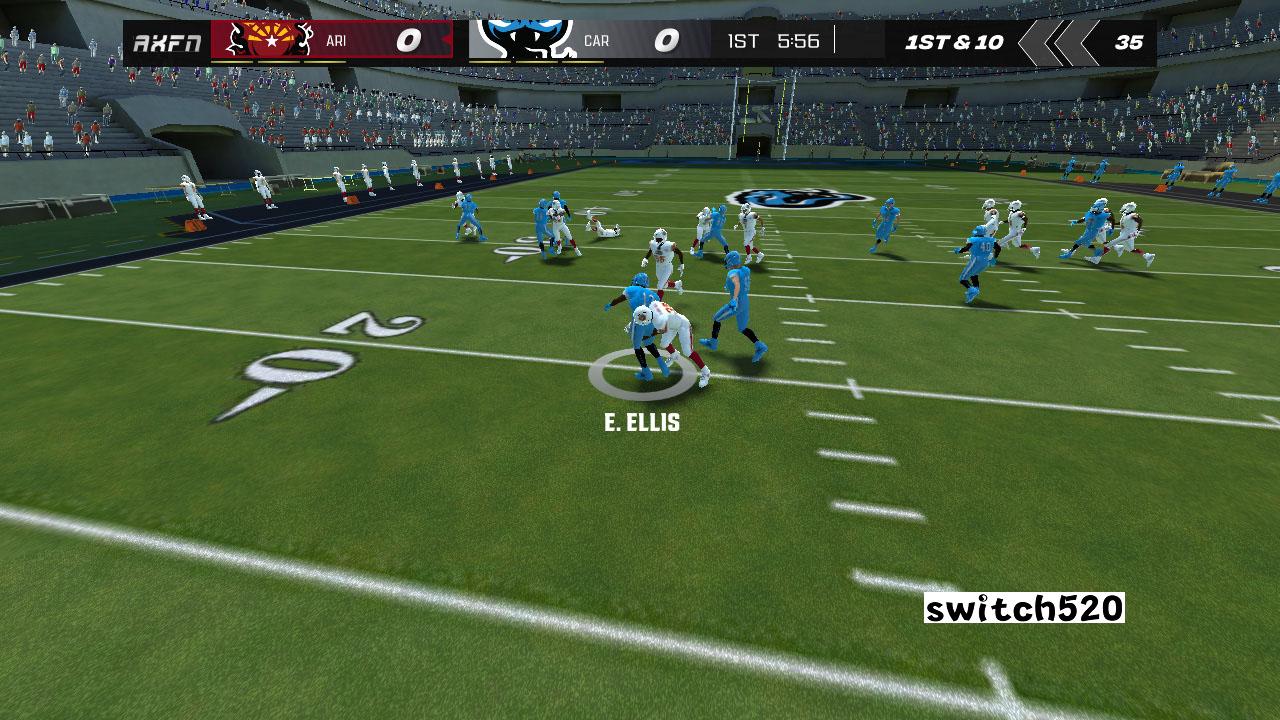Toggle the 1ST quarter indicator
Image resolution: width=1280 pixels, height=720 pixels.
[745, 42]
